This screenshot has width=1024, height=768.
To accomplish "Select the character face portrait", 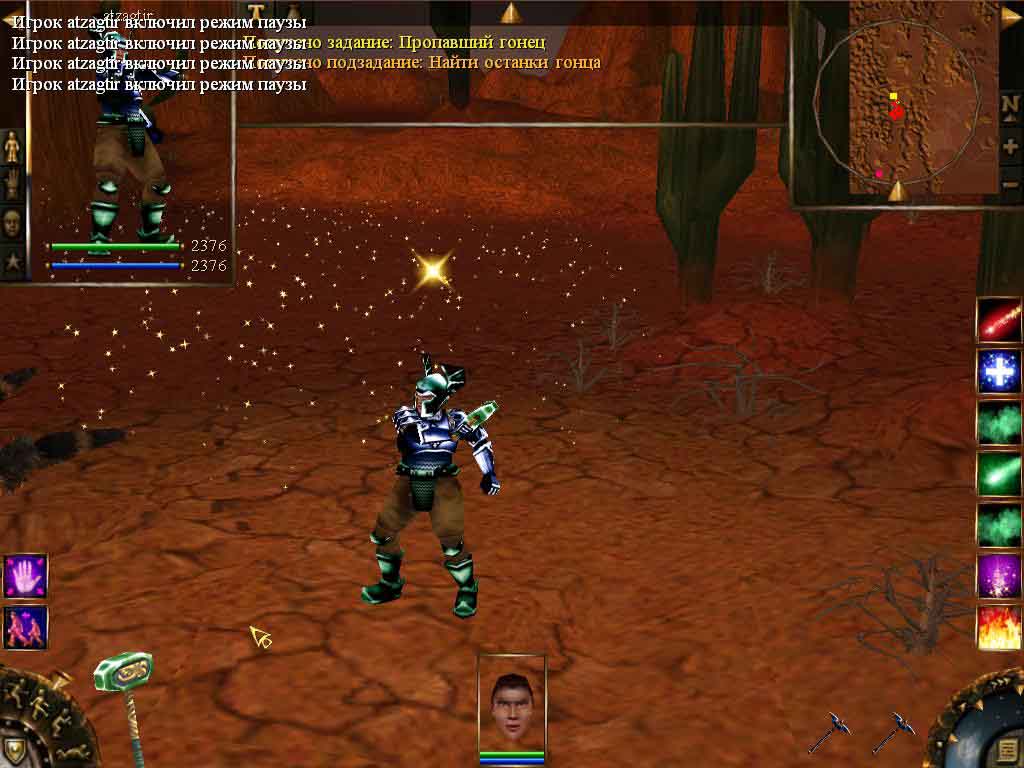I will [x=512, y=701].
